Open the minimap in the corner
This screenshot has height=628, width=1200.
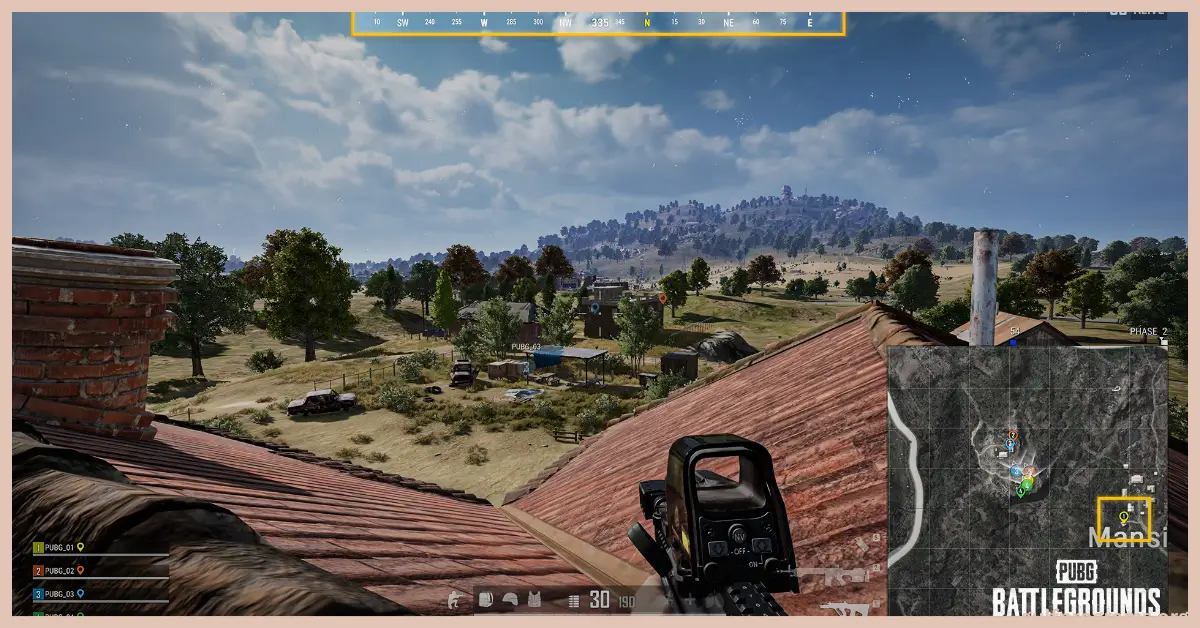point(1027,480)
